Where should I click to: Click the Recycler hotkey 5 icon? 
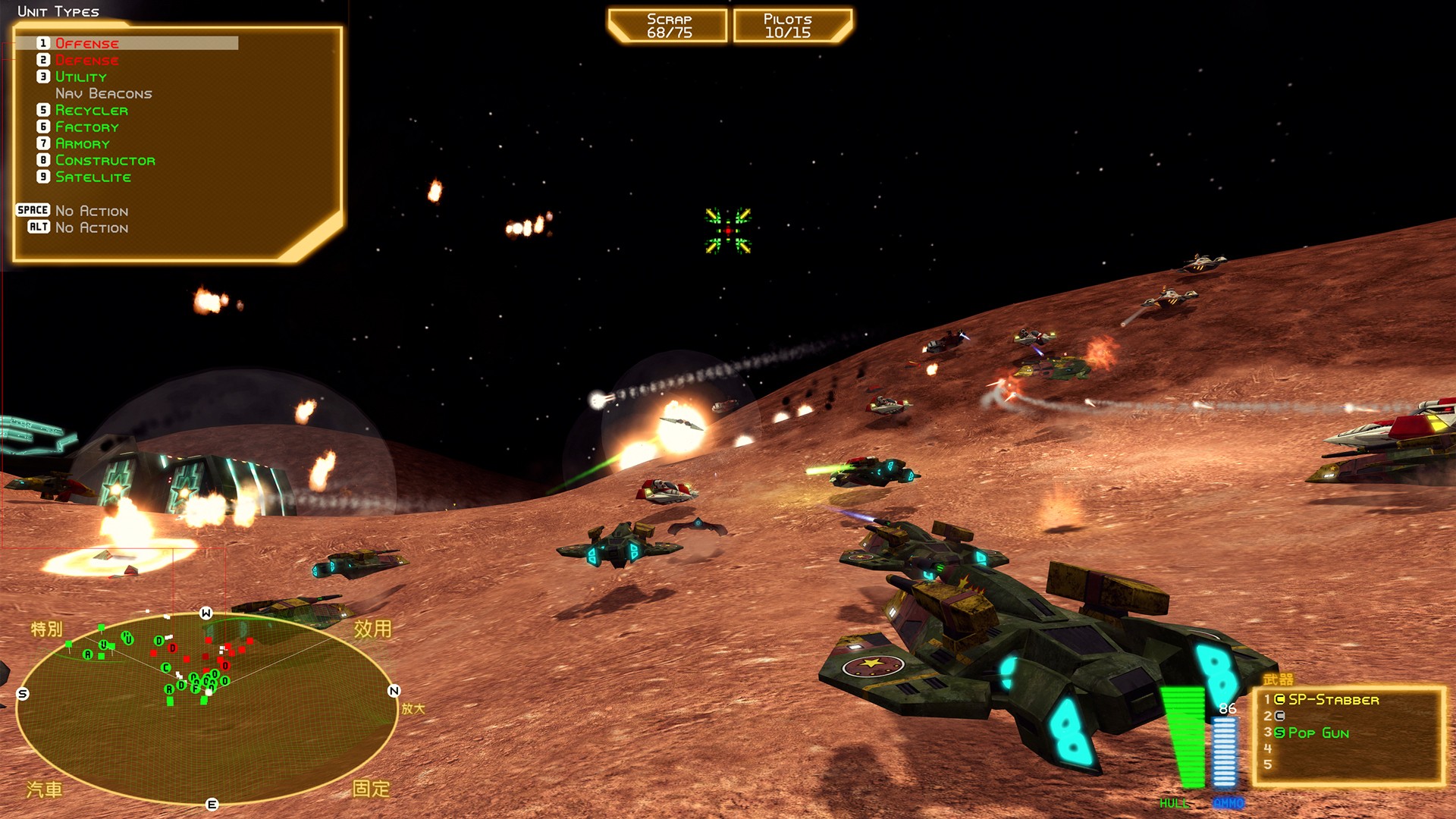(44, 110)
